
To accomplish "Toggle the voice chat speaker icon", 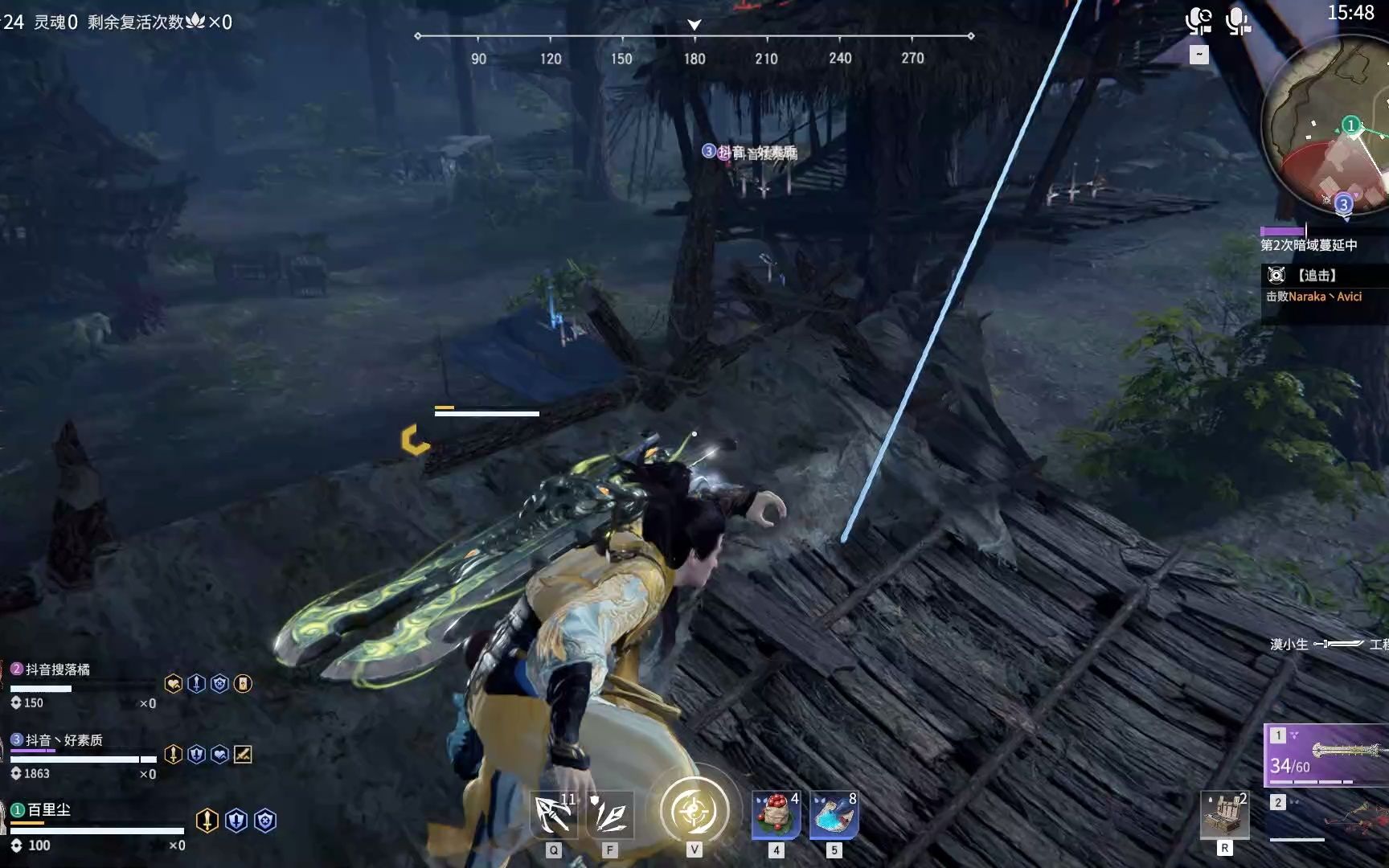I will coord(1198,22).
